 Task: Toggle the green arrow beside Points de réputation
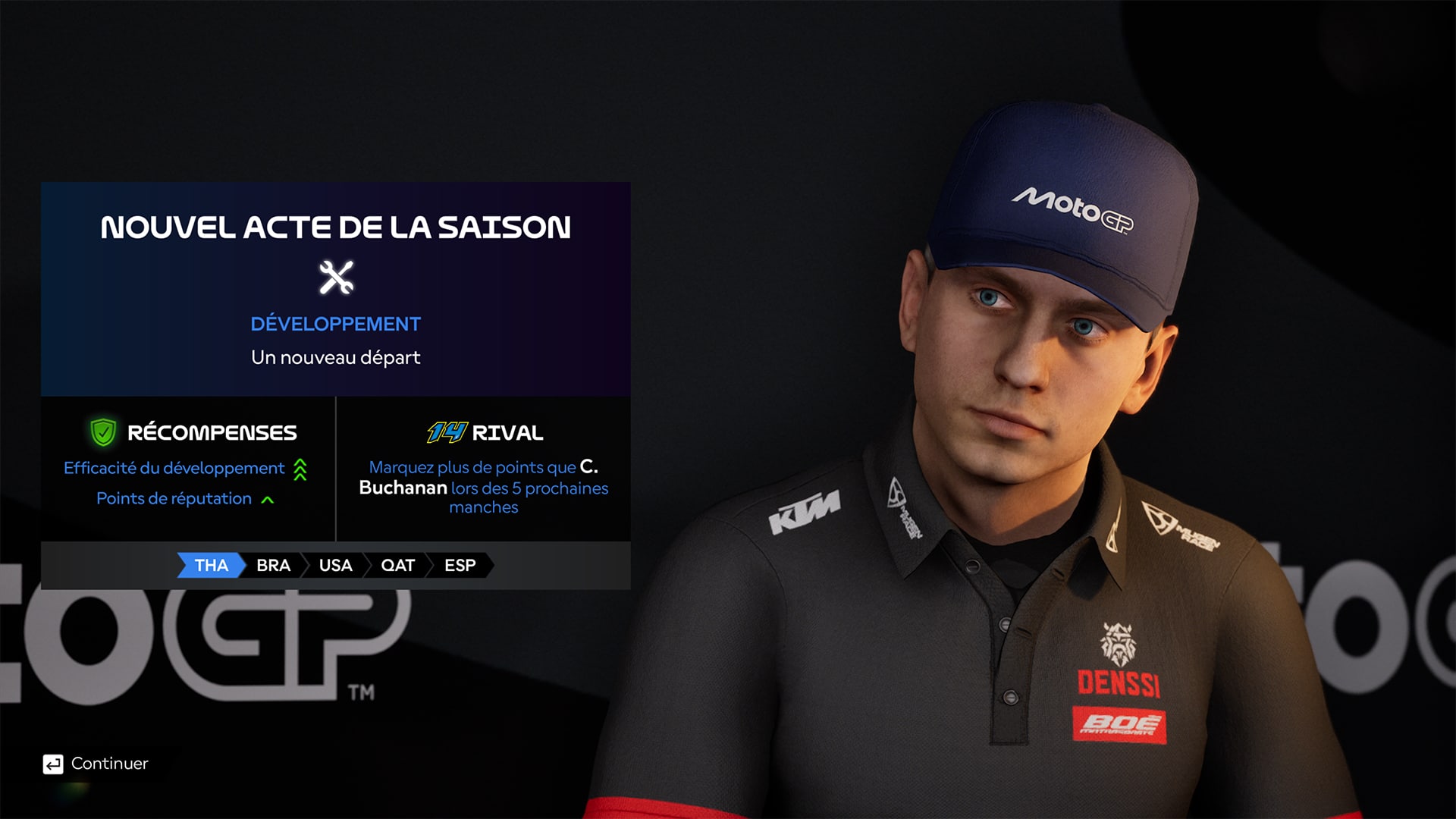(267, 498)
